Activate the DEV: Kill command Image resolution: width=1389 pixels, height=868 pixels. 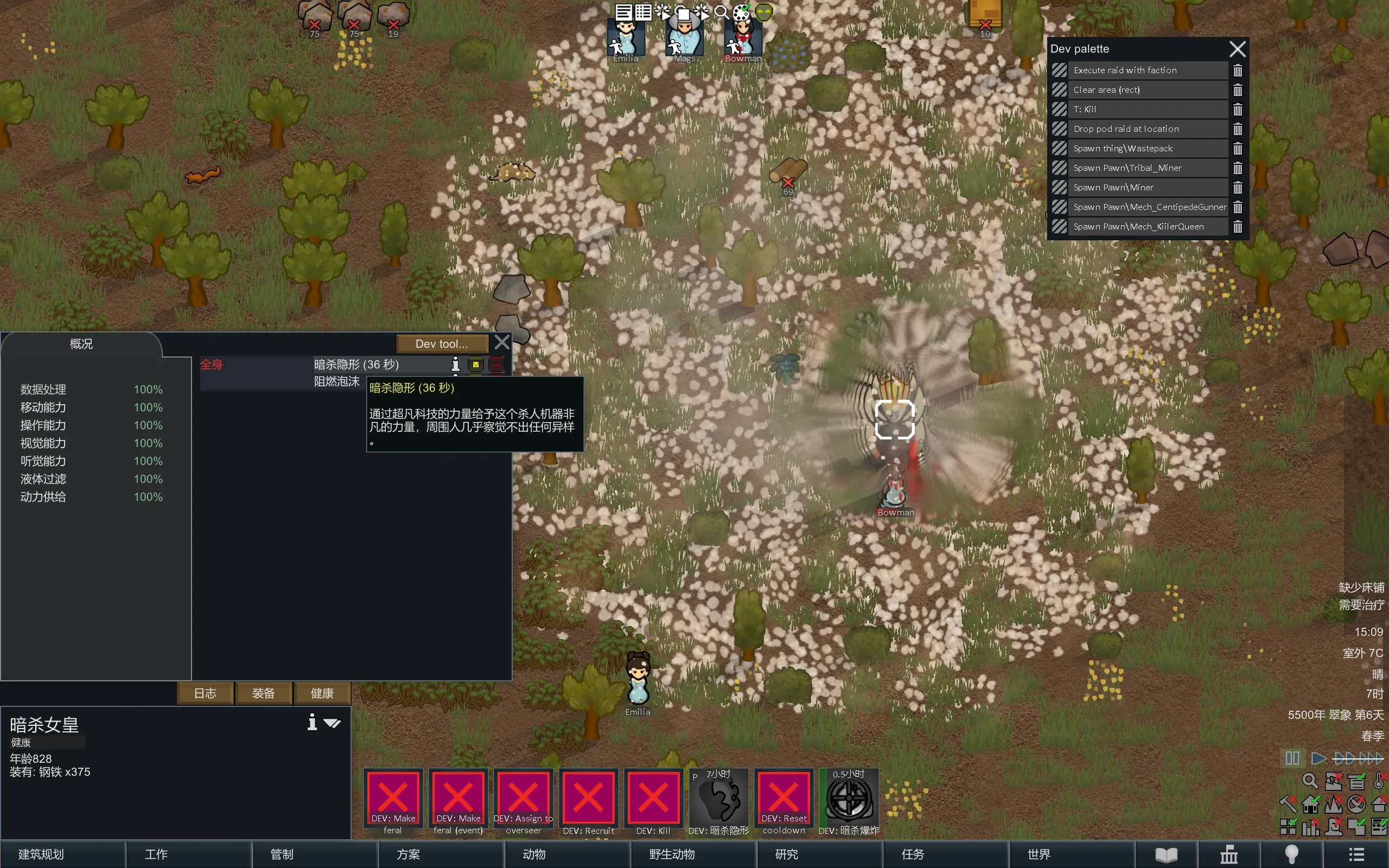point(653,801)
